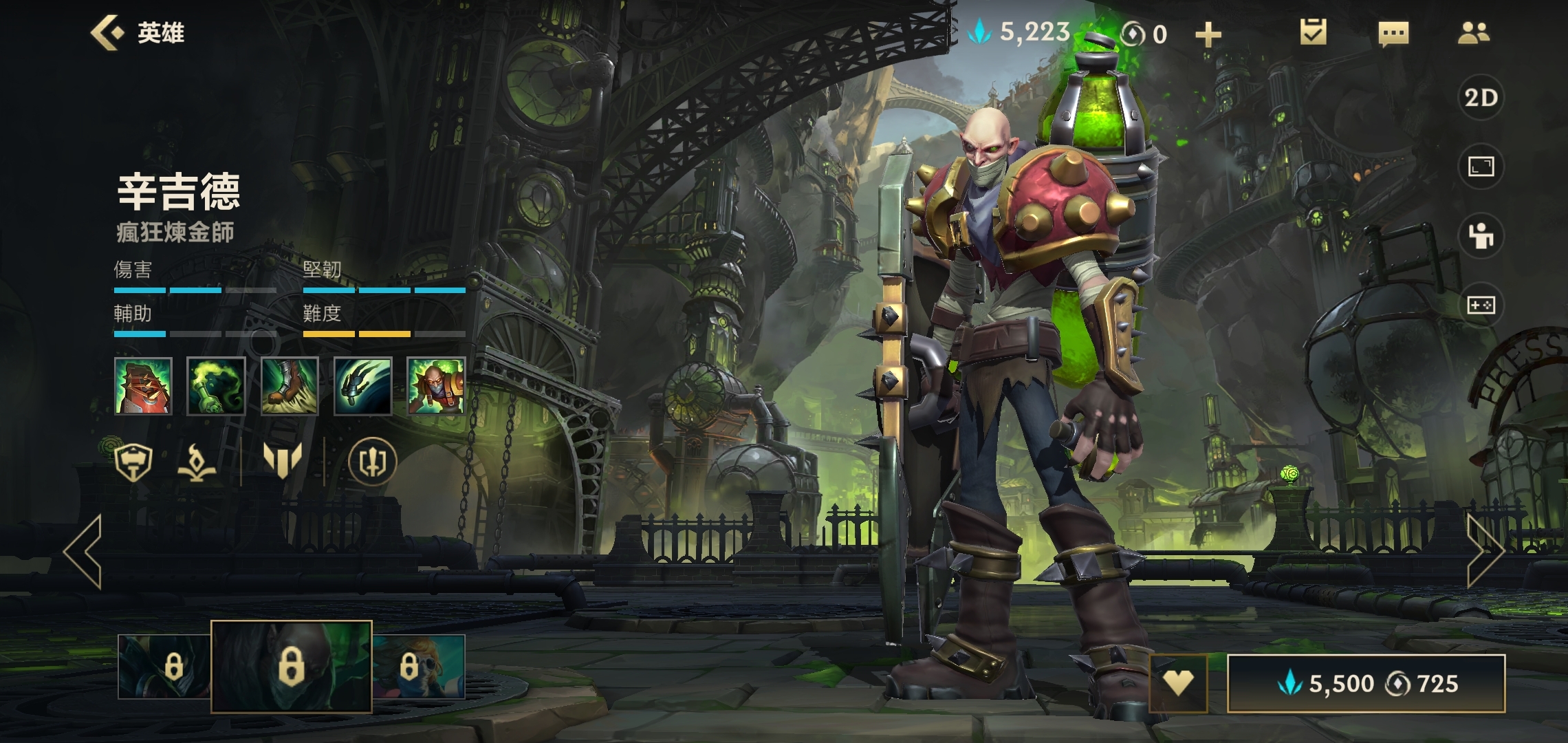The width and height of the screenshot is (1568, 743).
Task: Open the chat bubble icon
Action: 1393,33
